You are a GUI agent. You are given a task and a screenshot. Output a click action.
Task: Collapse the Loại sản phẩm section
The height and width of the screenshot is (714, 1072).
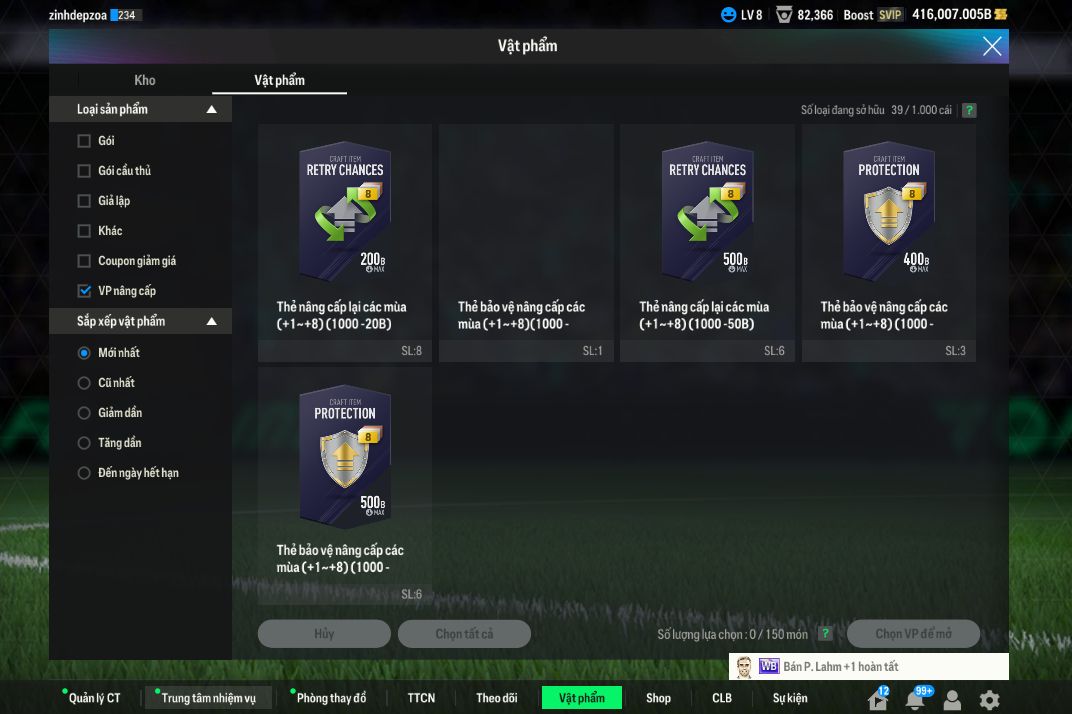tap(211, 110)
